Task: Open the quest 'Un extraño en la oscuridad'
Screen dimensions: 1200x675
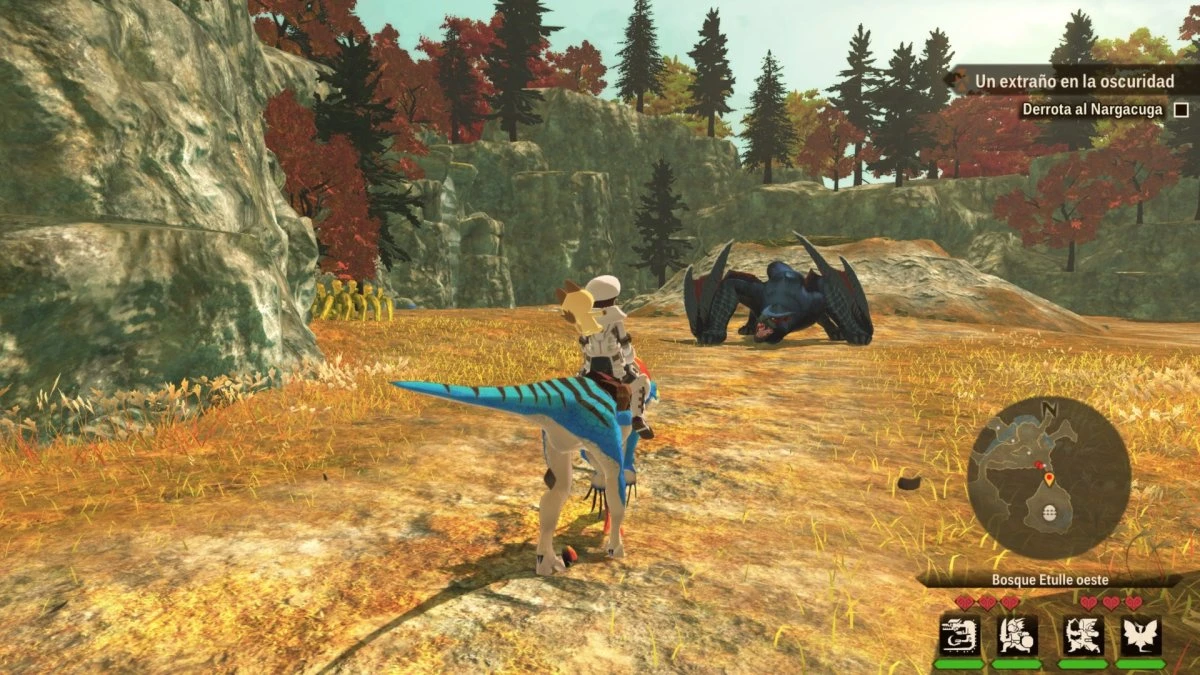Action: 1075,81
